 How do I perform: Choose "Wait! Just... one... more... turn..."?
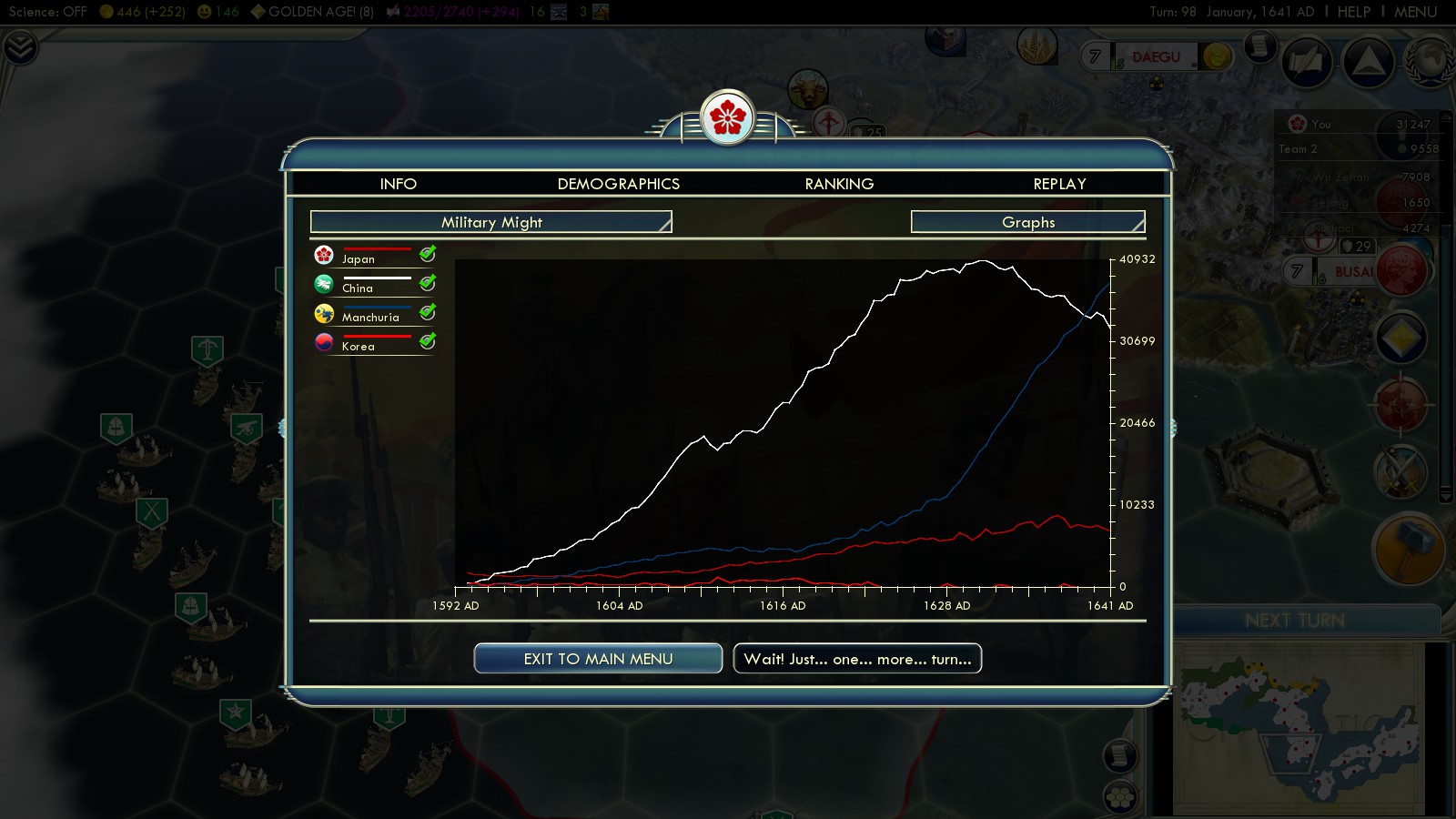[x=857, y=659]
